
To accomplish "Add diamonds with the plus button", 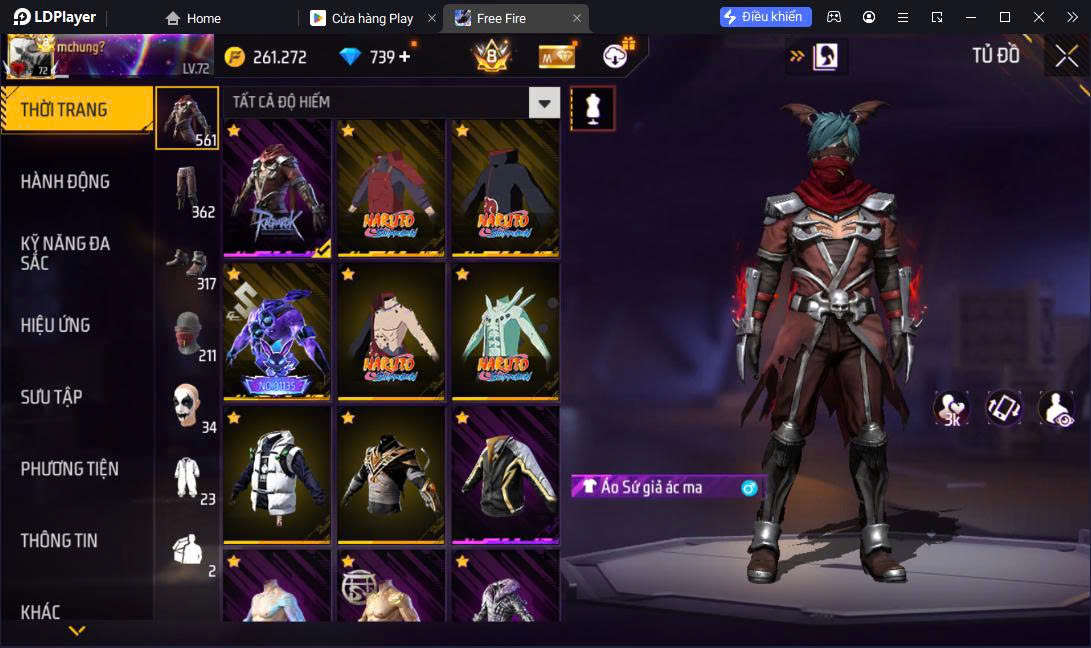I will pyautogui.click(x=405, y=57).
